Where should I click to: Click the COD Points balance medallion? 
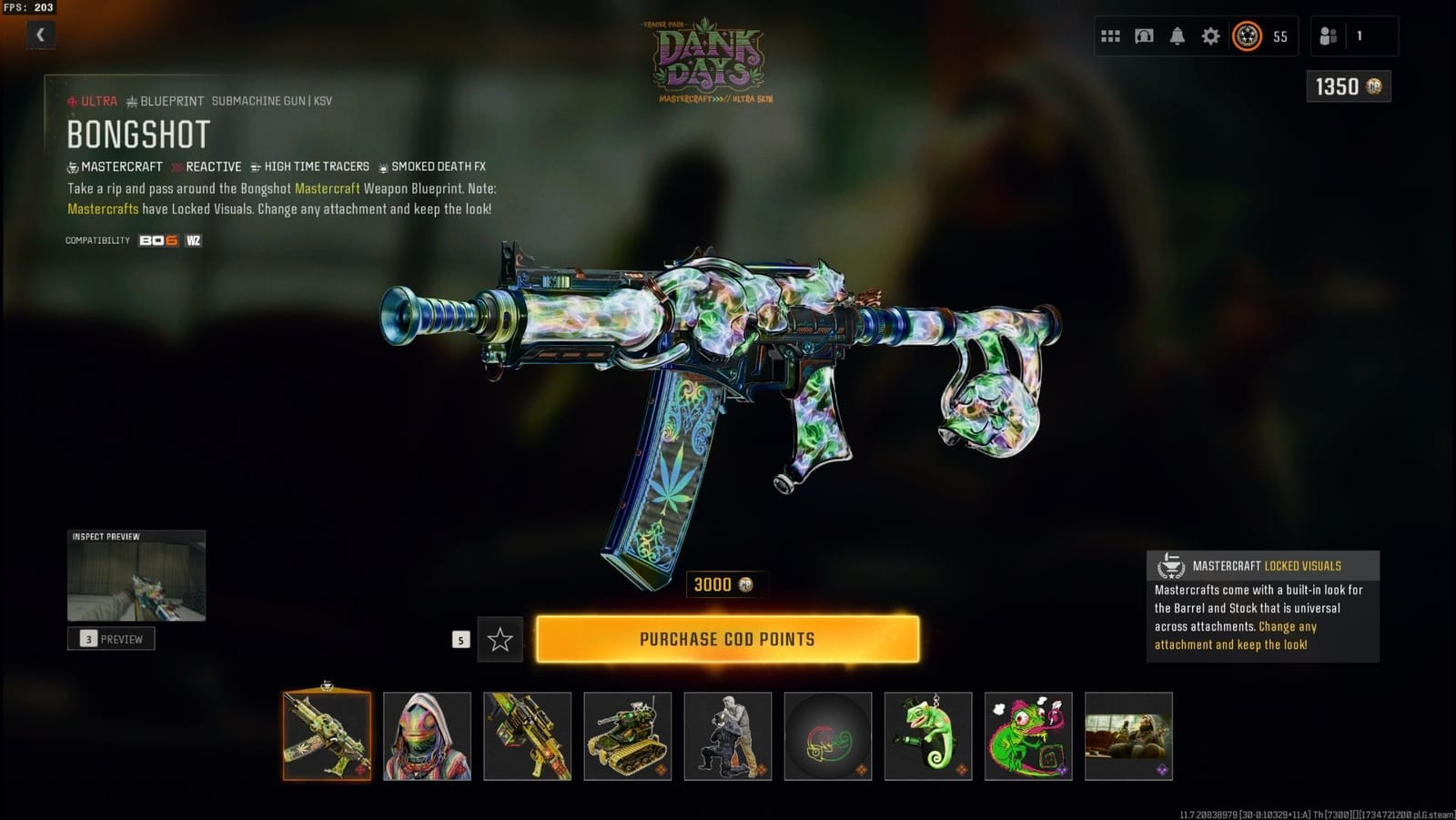(x=1249, y=35)
